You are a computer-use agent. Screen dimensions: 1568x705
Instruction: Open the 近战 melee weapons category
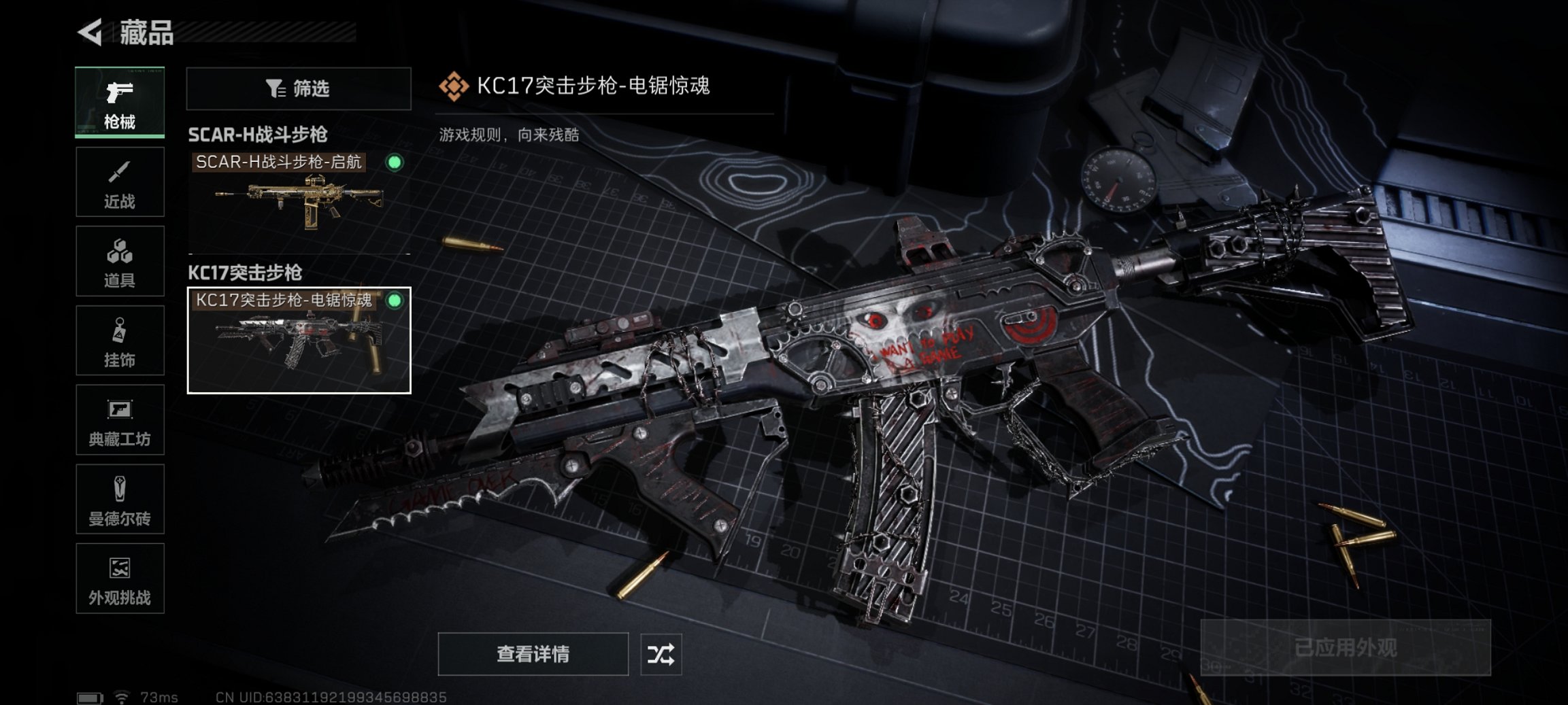120,182
